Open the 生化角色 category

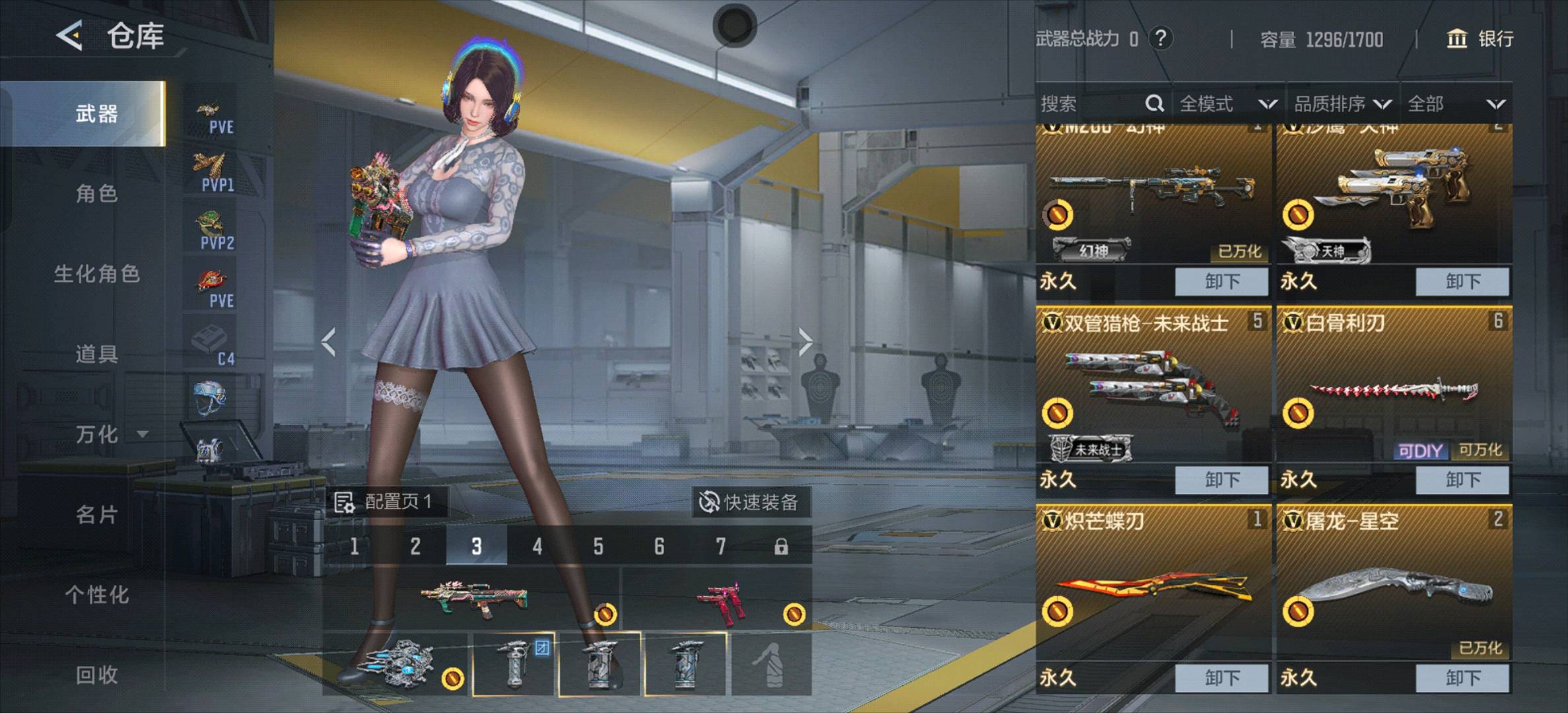click(96, 274)
